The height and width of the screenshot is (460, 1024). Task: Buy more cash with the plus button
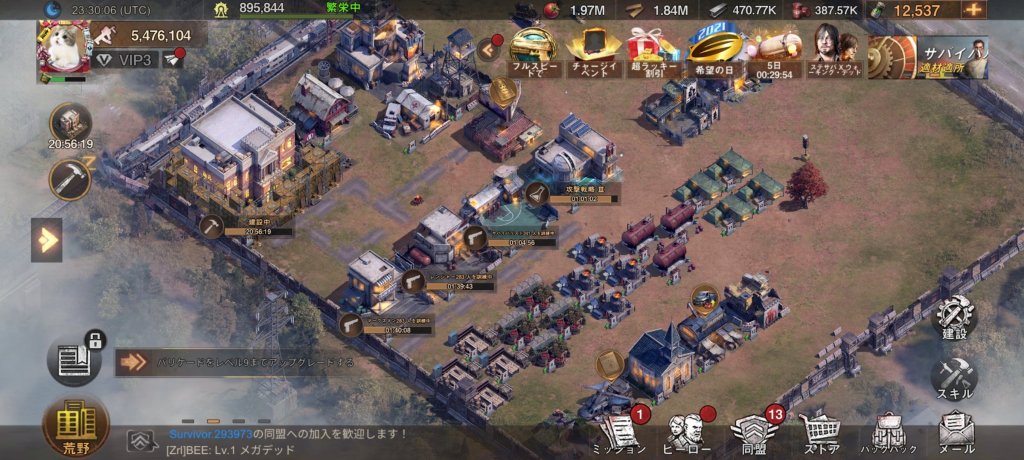tap(974, 10)
